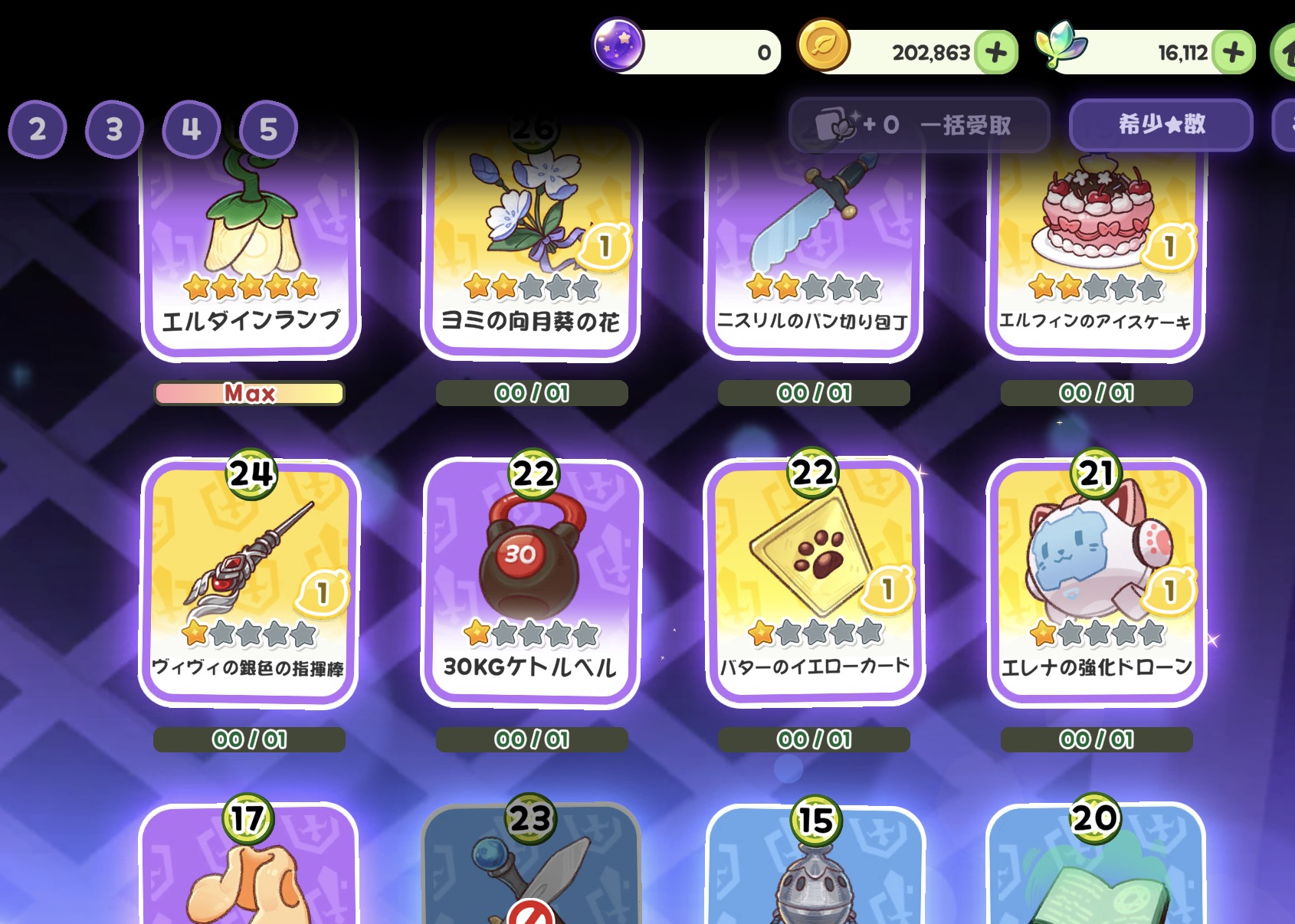Open the ミスリルのパン切り包丁 card
1295x924 pixels.
tap(813, 245)
